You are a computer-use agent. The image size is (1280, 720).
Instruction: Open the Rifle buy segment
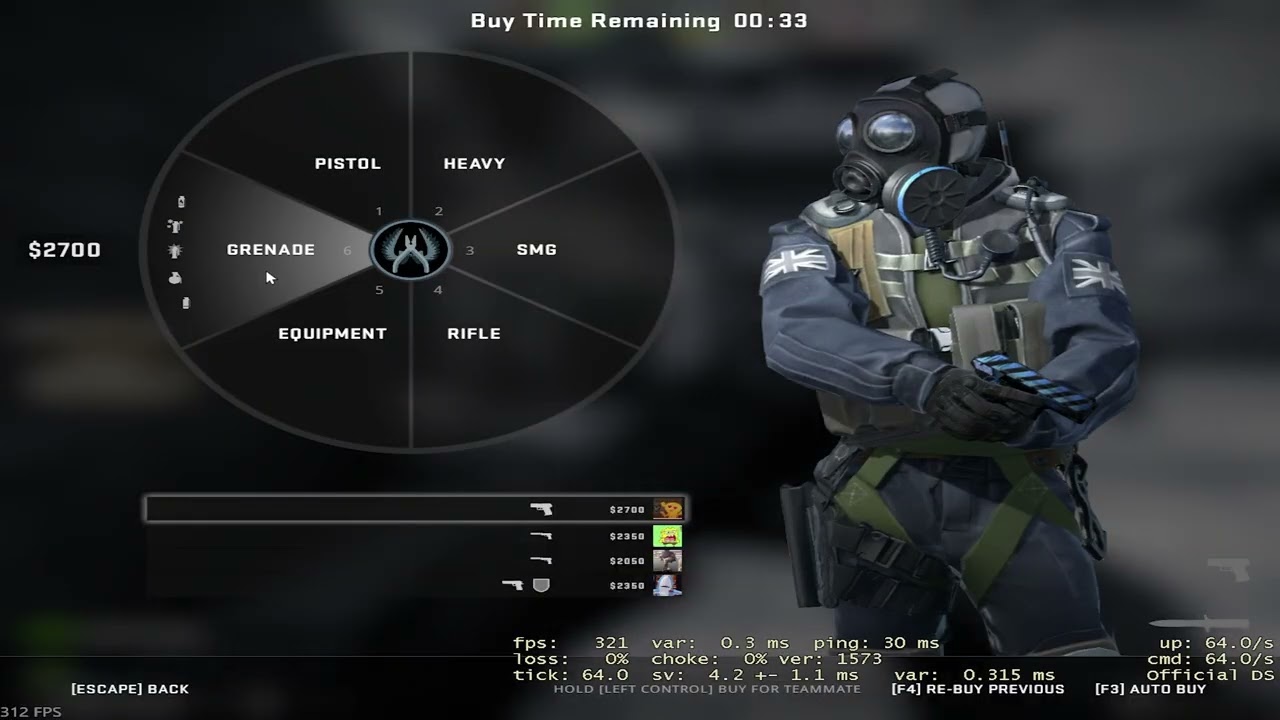(x=474, y=333)
